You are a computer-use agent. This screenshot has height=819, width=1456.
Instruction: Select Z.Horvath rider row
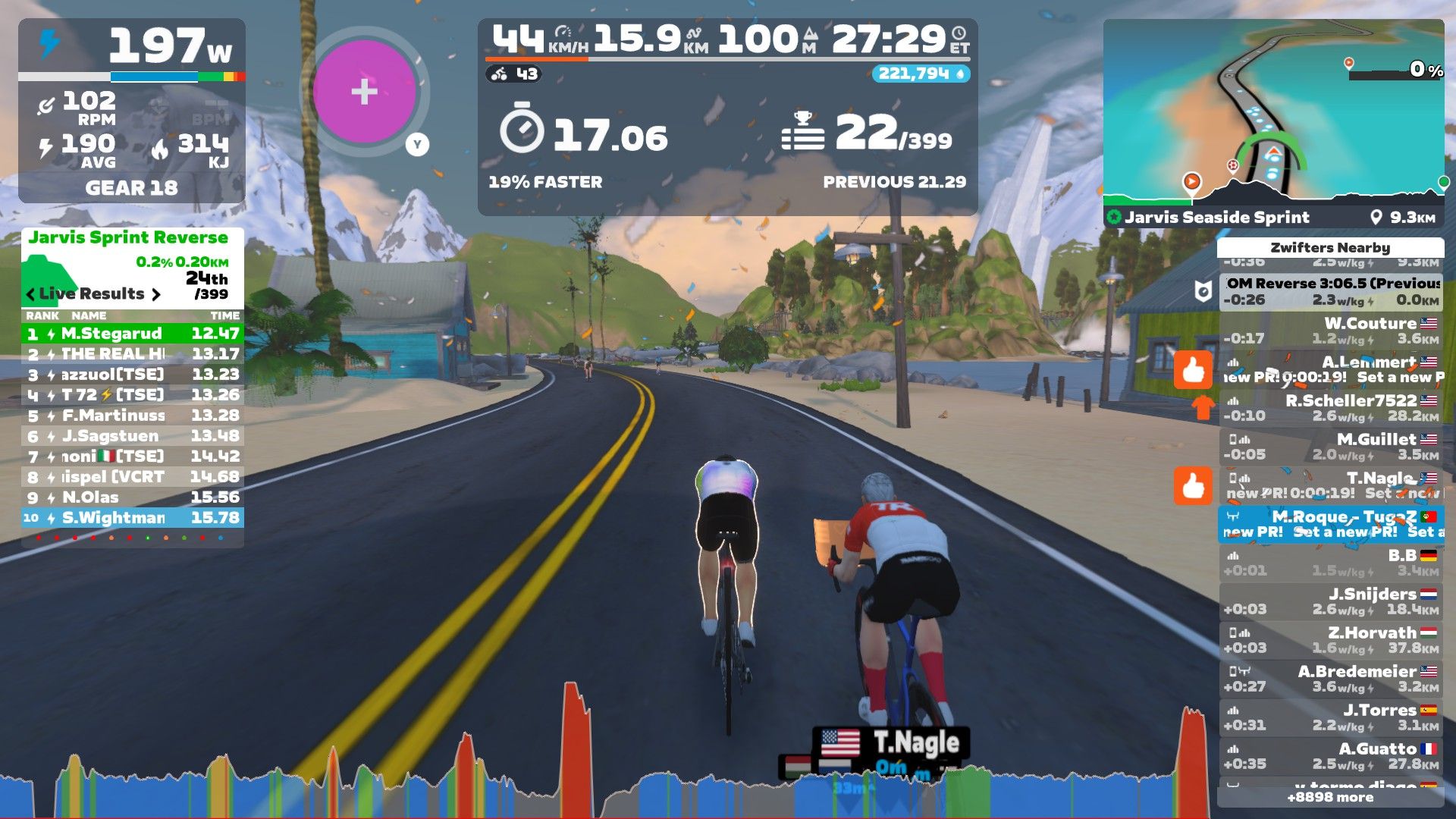1330,640
